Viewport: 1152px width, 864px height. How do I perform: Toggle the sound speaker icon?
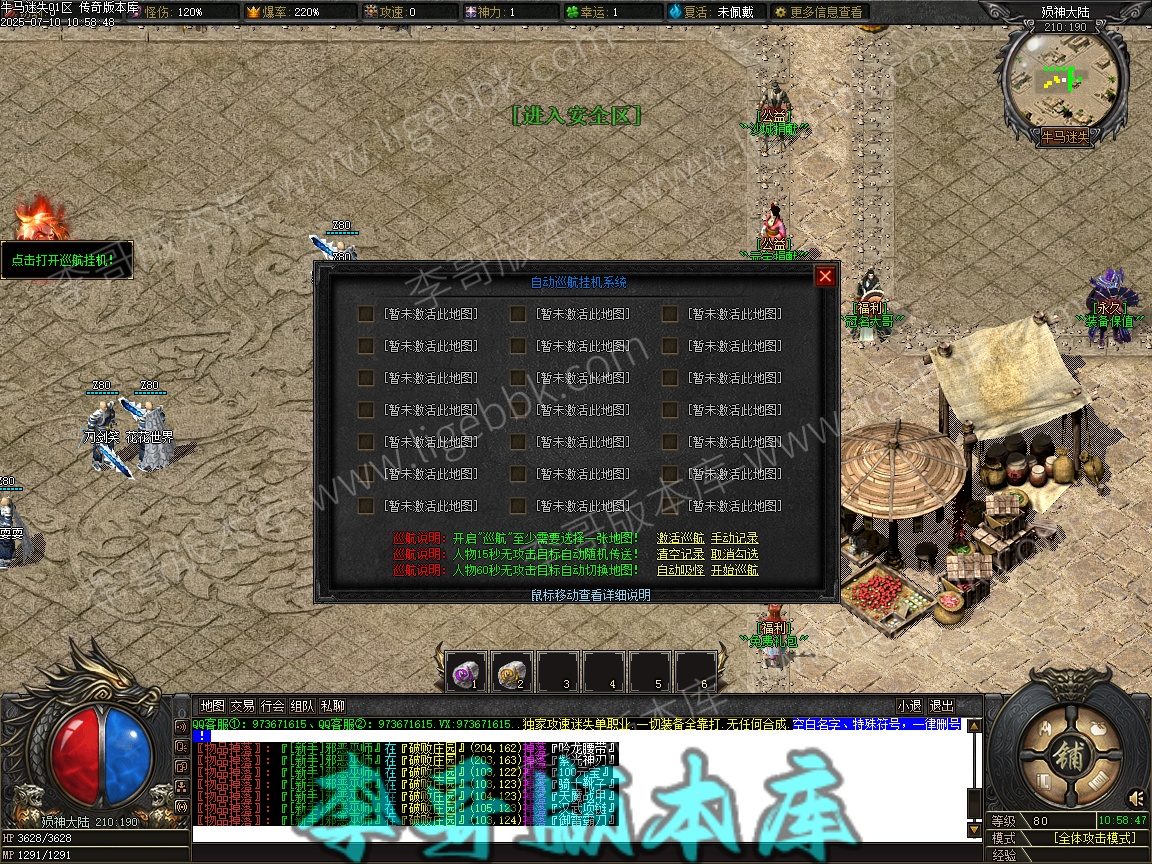[x=1136, y=798]
